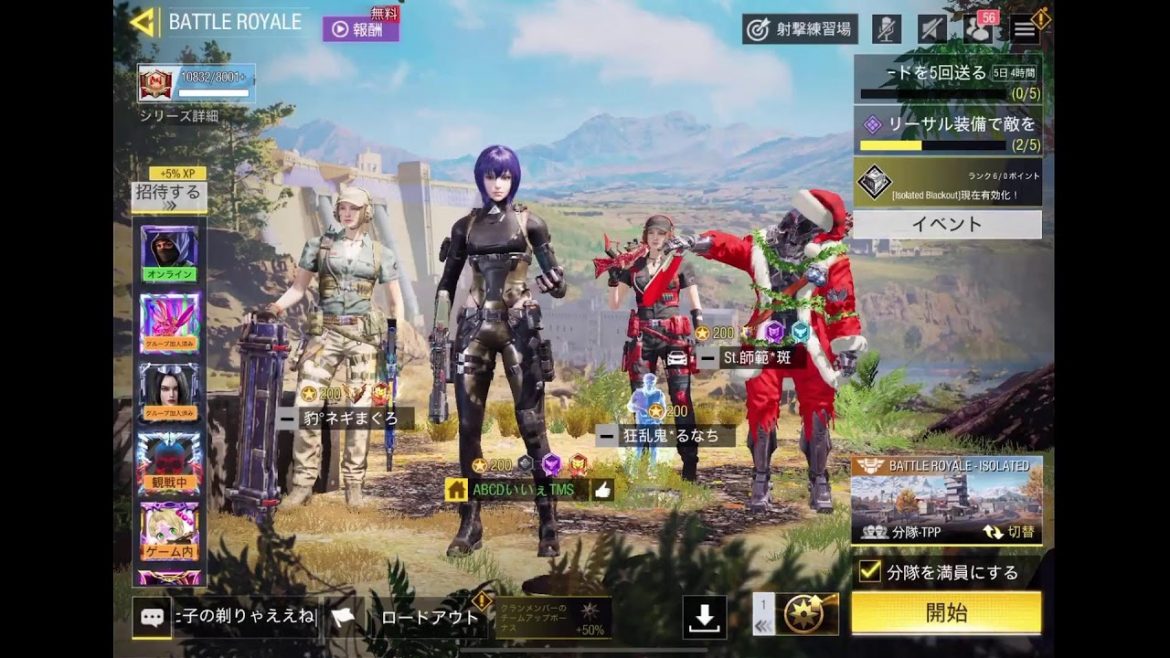Toggle the 分隊を満員にする checkbox
The height and width of the screenshot is (658, 1170).
tap(870, 572)
